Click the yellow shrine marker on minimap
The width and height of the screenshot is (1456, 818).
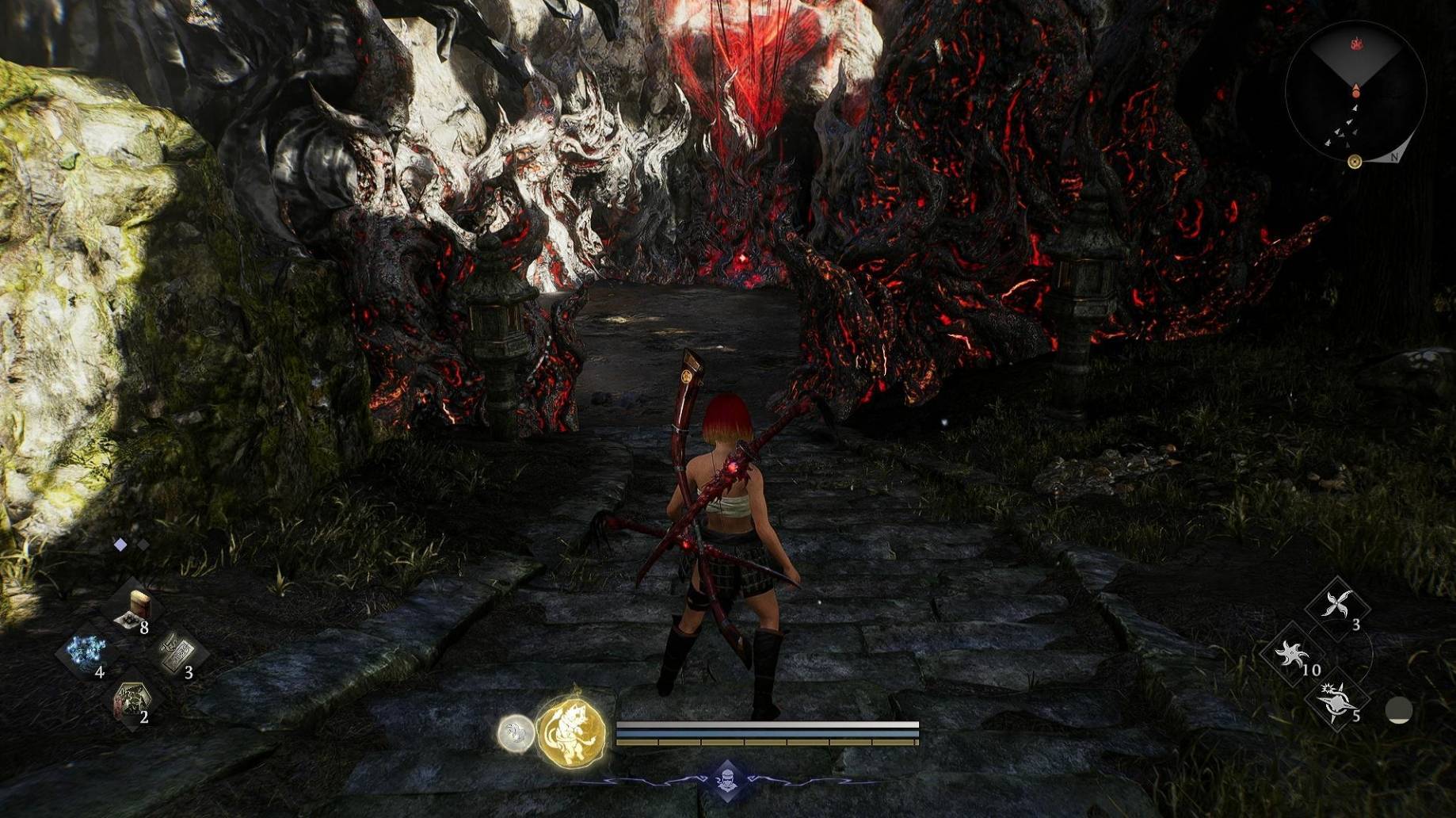(x=1355, y=162)
